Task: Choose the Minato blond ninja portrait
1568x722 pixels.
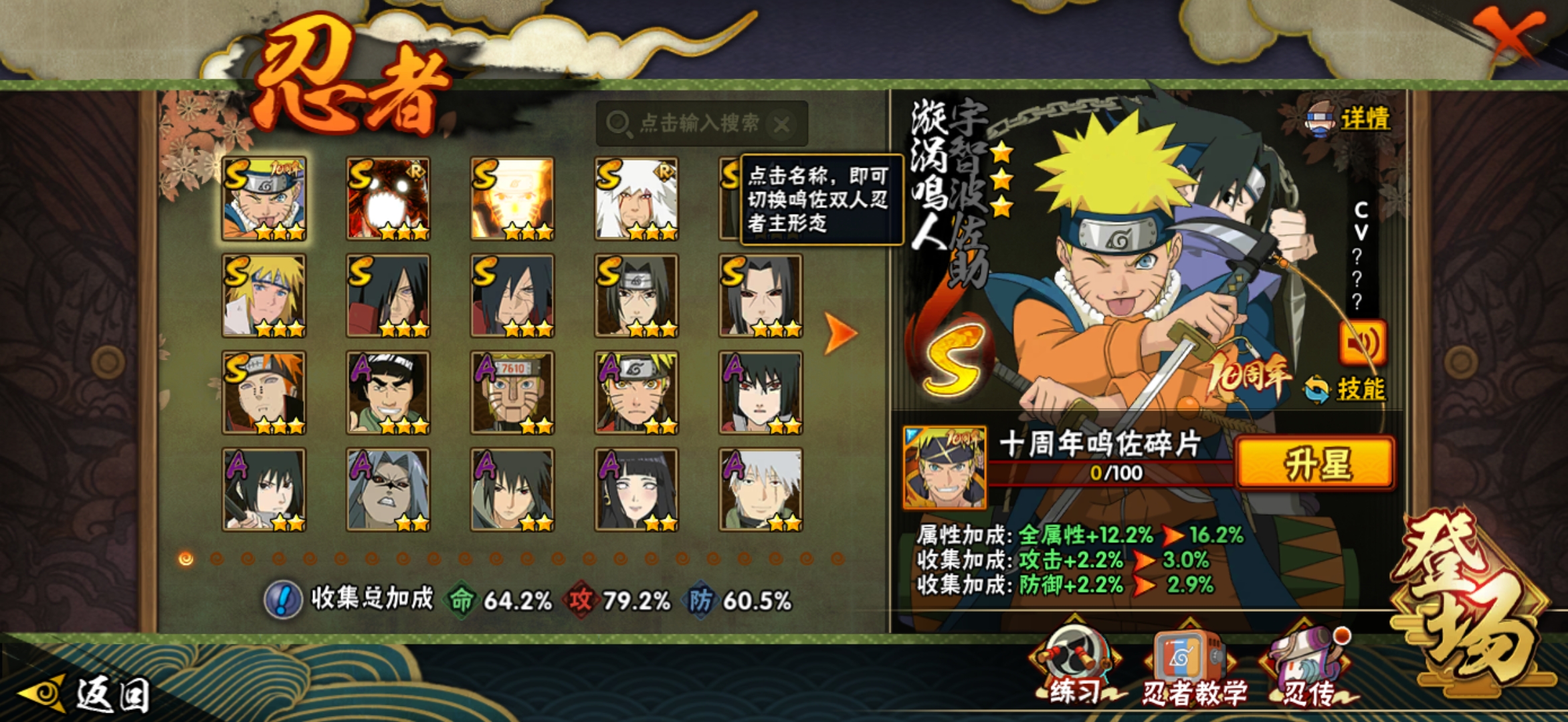Action: pyautogui.click(x=264, y=295)
